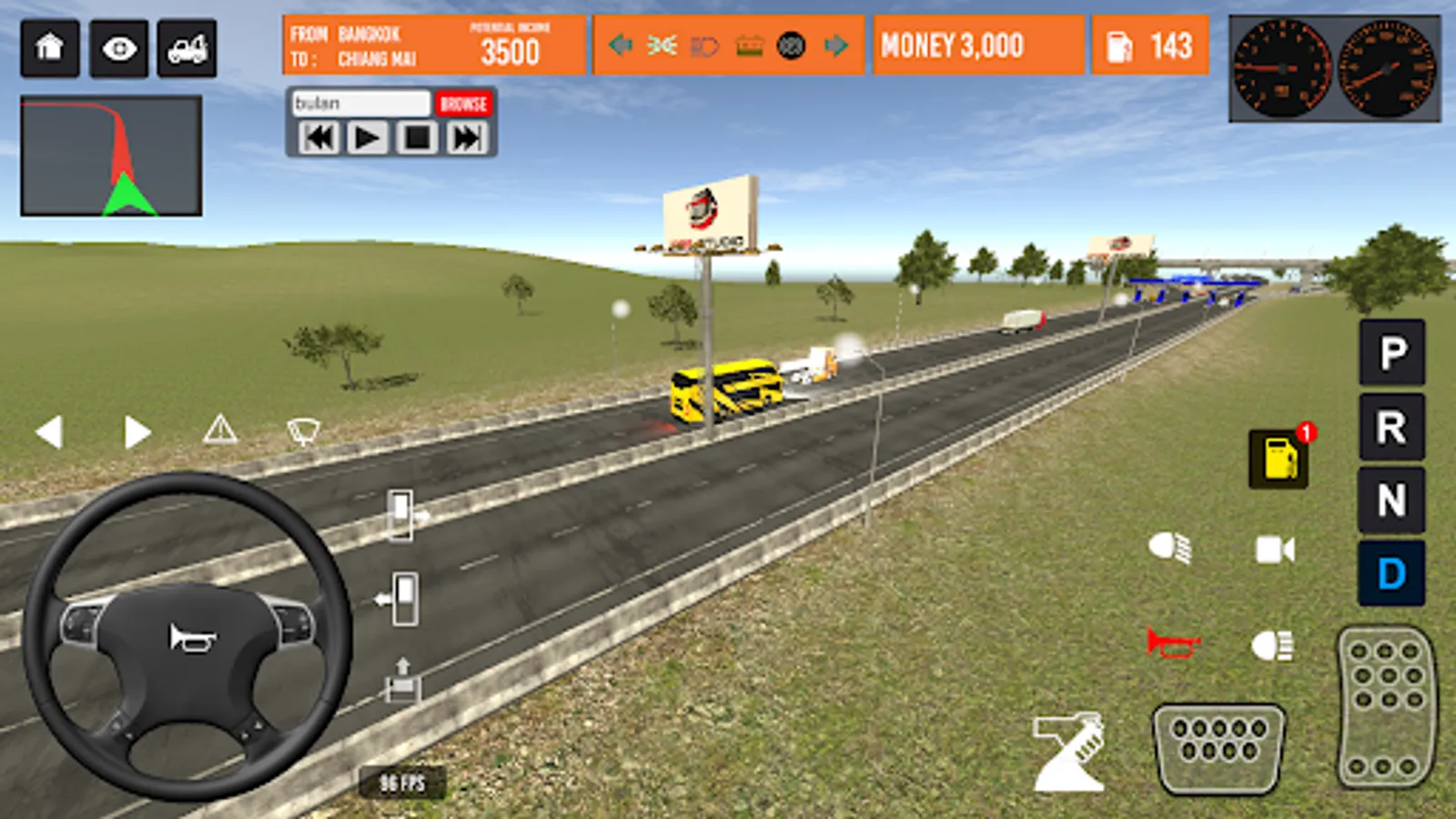Shift into Reverse gear
The height and width of the screenshot is (819, 1456).
tap(1392, 427)
